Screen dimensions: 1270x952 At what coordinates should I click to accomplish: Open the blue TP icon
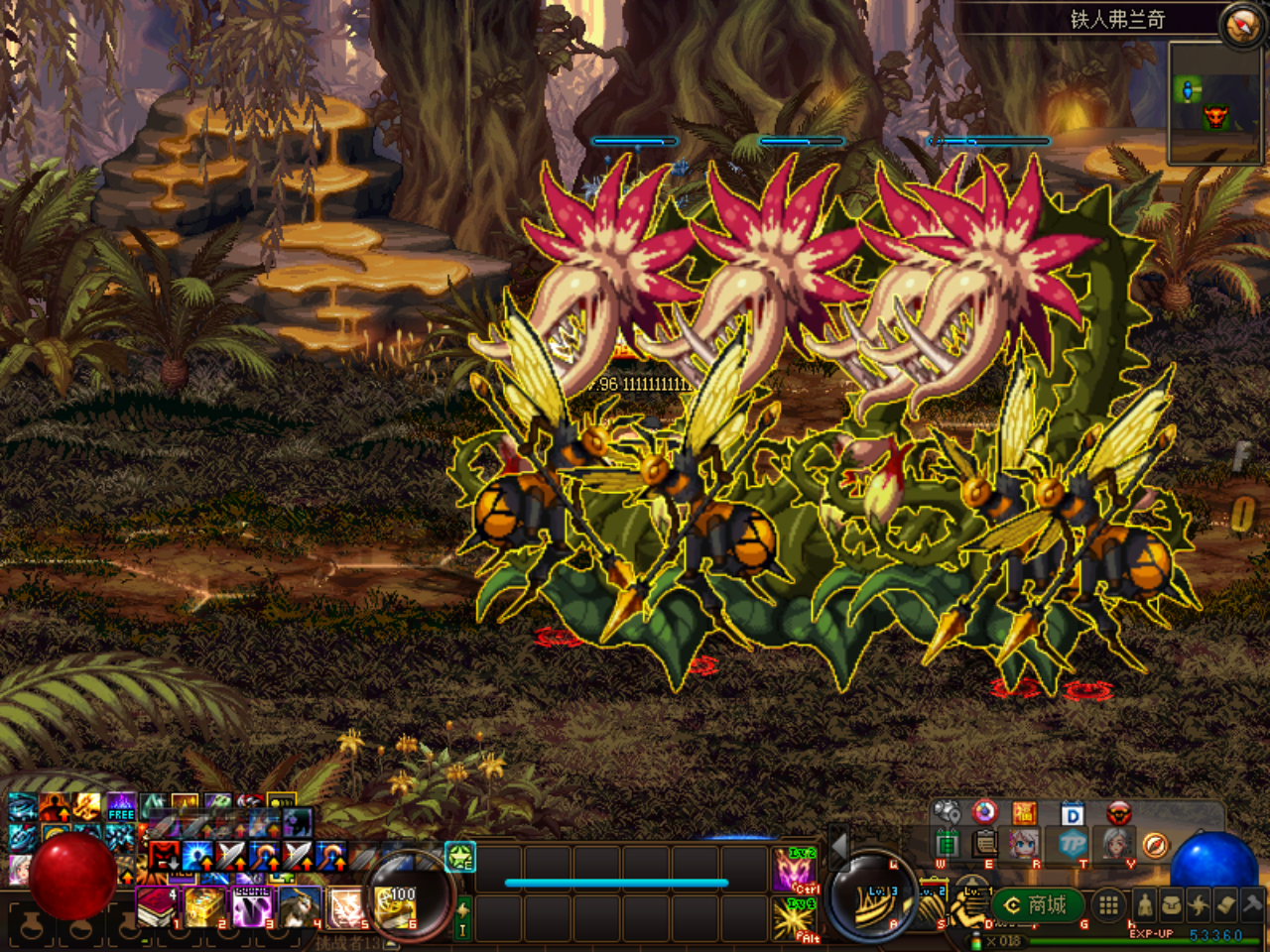1072,844
